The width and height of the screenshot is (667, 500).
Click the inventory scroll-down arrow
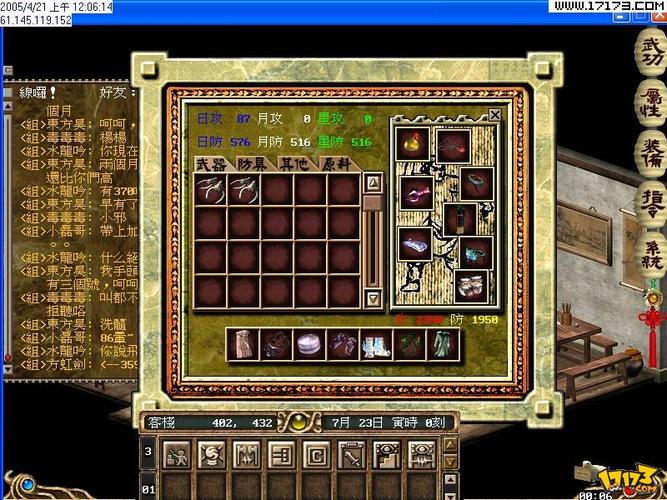(x=372, y=298)
